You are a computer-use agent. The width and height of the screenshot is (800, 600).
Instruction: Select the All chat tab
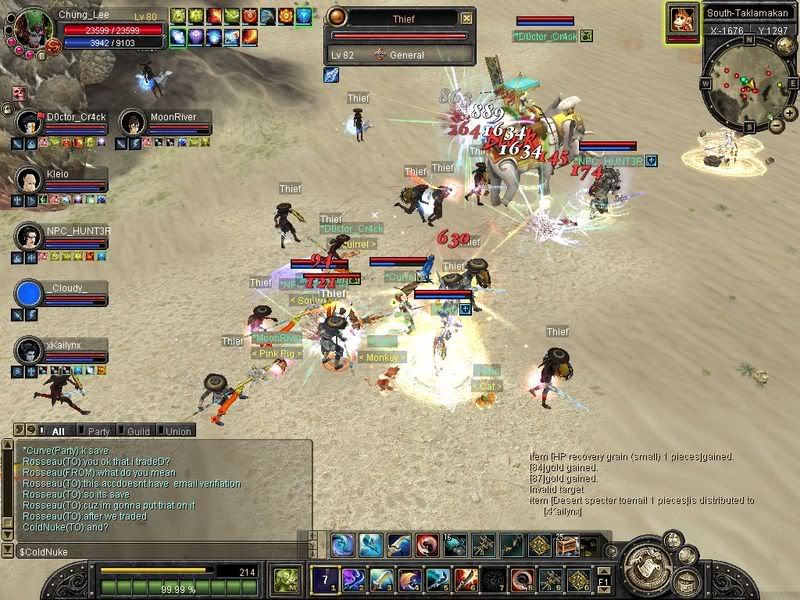[x=57, y=431]
